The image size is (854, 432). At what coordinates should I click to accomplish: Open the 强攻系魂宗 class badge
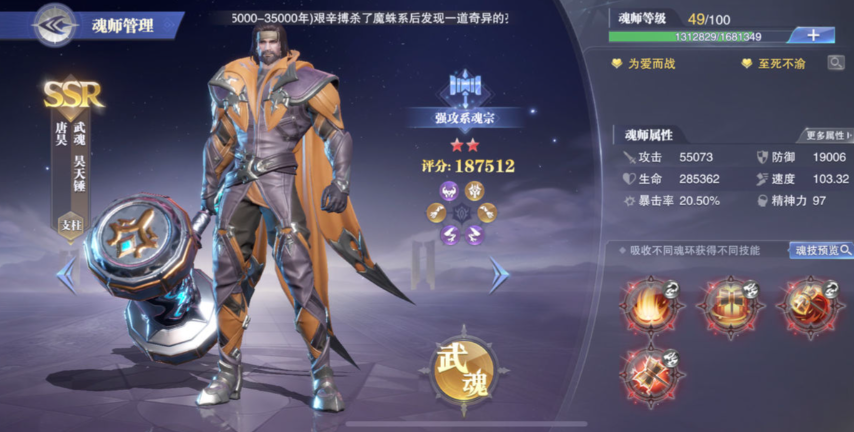(463, 100)
